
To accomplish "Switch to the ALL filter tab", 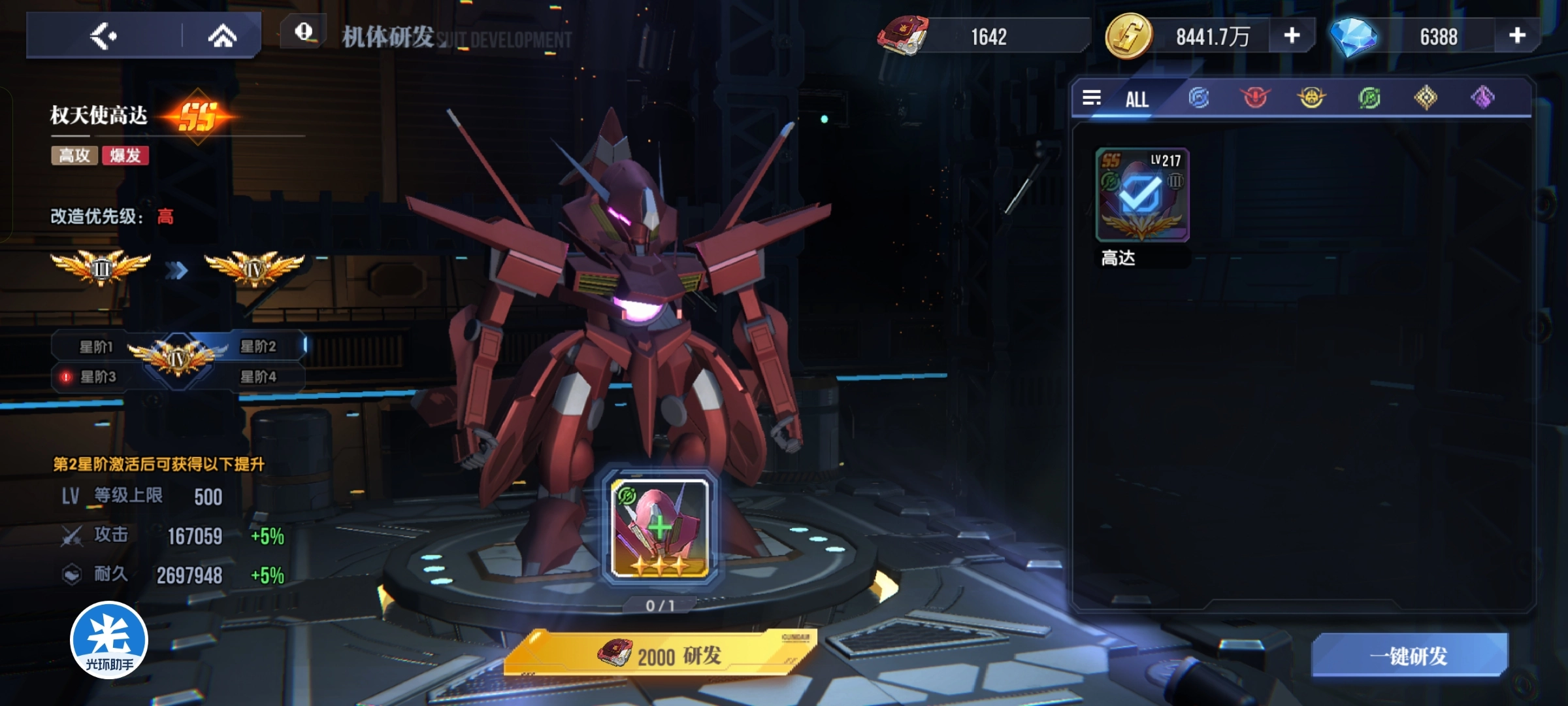I will click(1137, 99).
